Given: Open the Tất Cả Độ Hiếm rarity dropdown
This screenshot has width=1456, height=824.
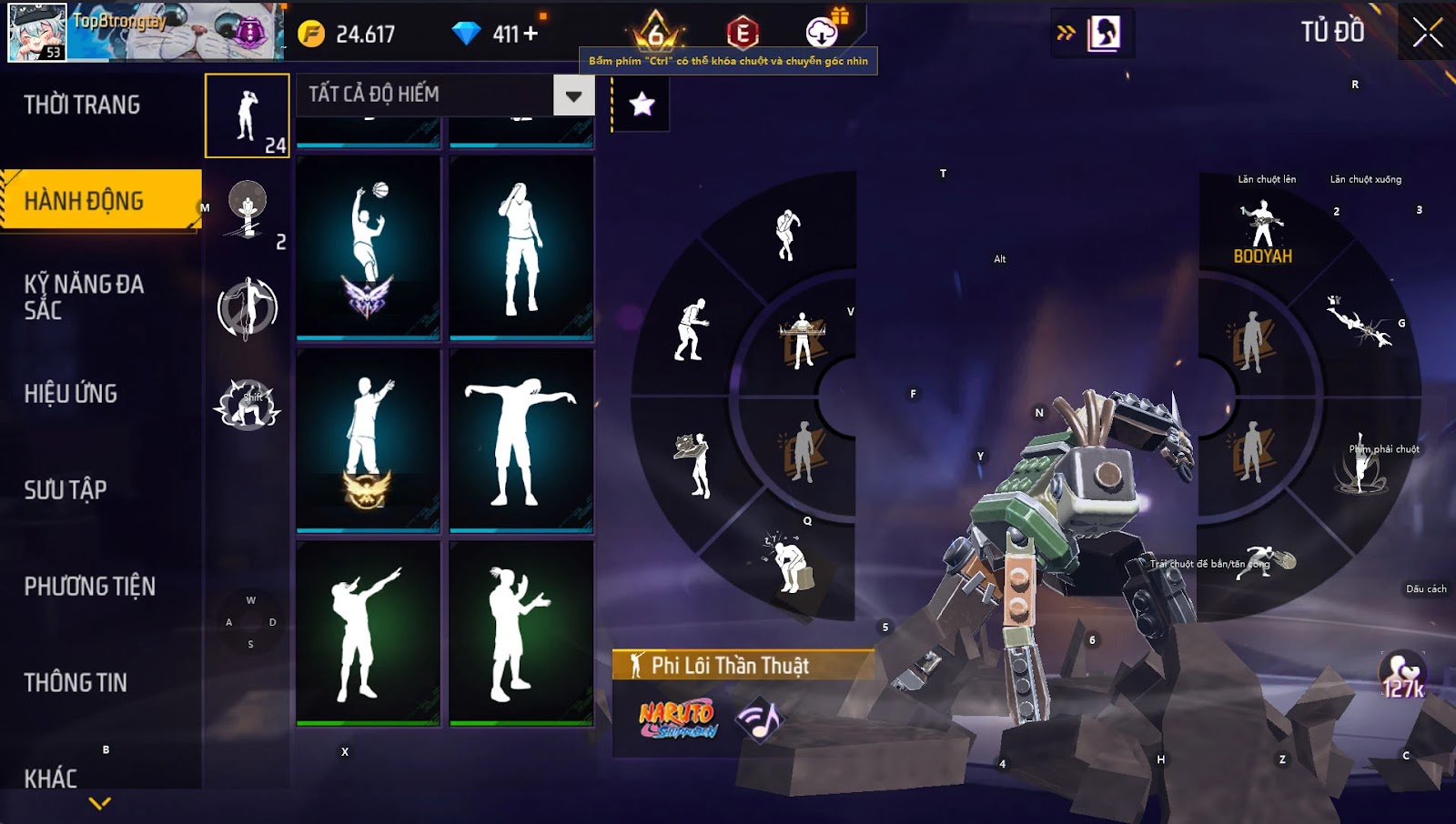Looking at the screenshot, I should (x=573, y=95).
